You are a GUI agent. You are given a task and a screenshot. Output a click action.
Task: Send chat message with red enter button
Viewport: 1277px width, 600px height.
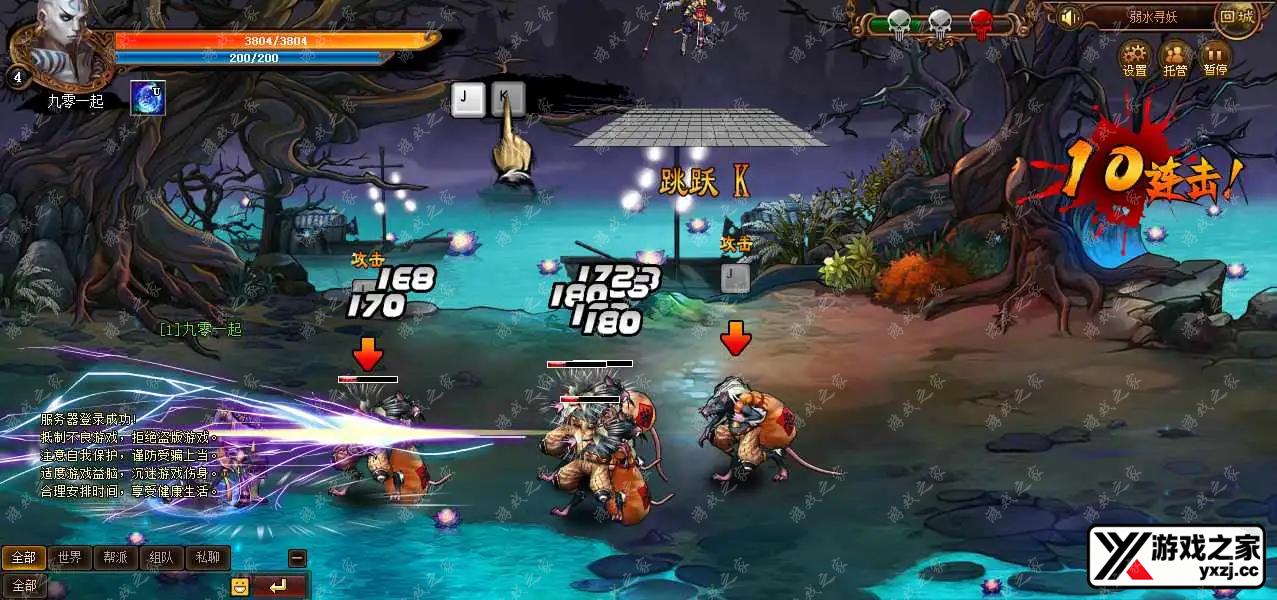(x=279, y=586)
